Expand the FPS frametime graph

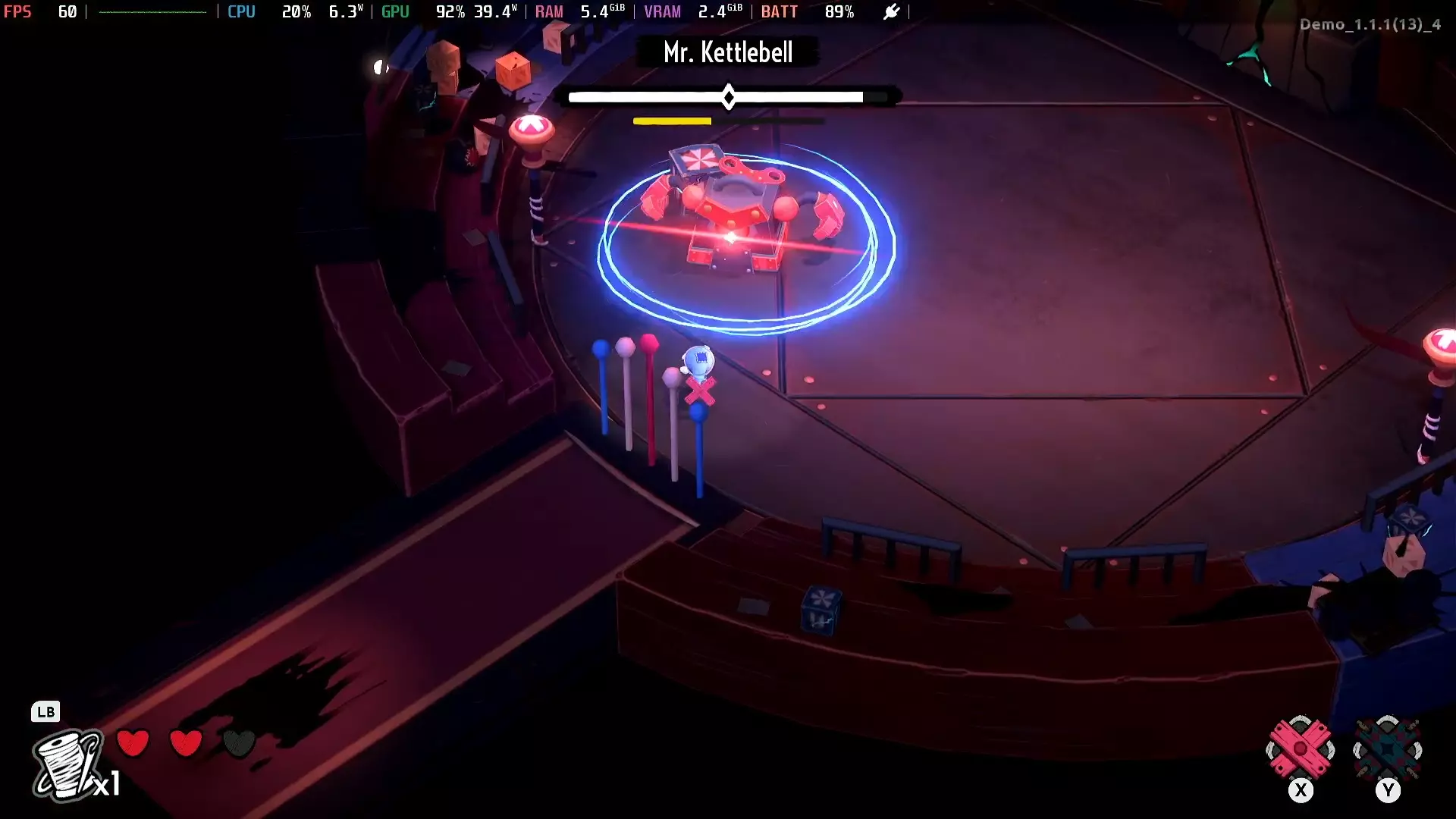(152, 11)
